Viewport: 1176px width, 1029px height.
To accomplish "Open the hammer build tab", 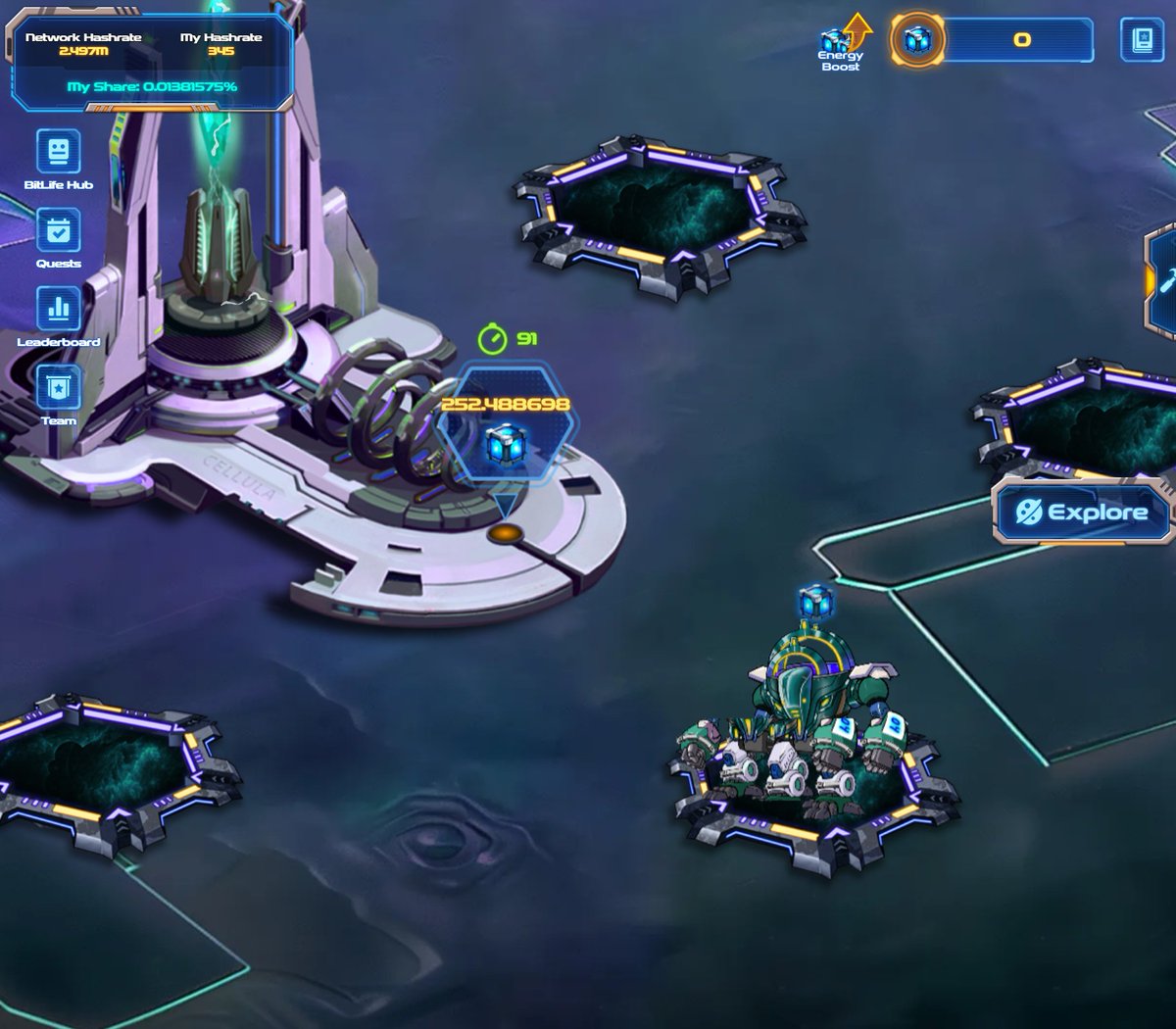I will pos(1163,282).
